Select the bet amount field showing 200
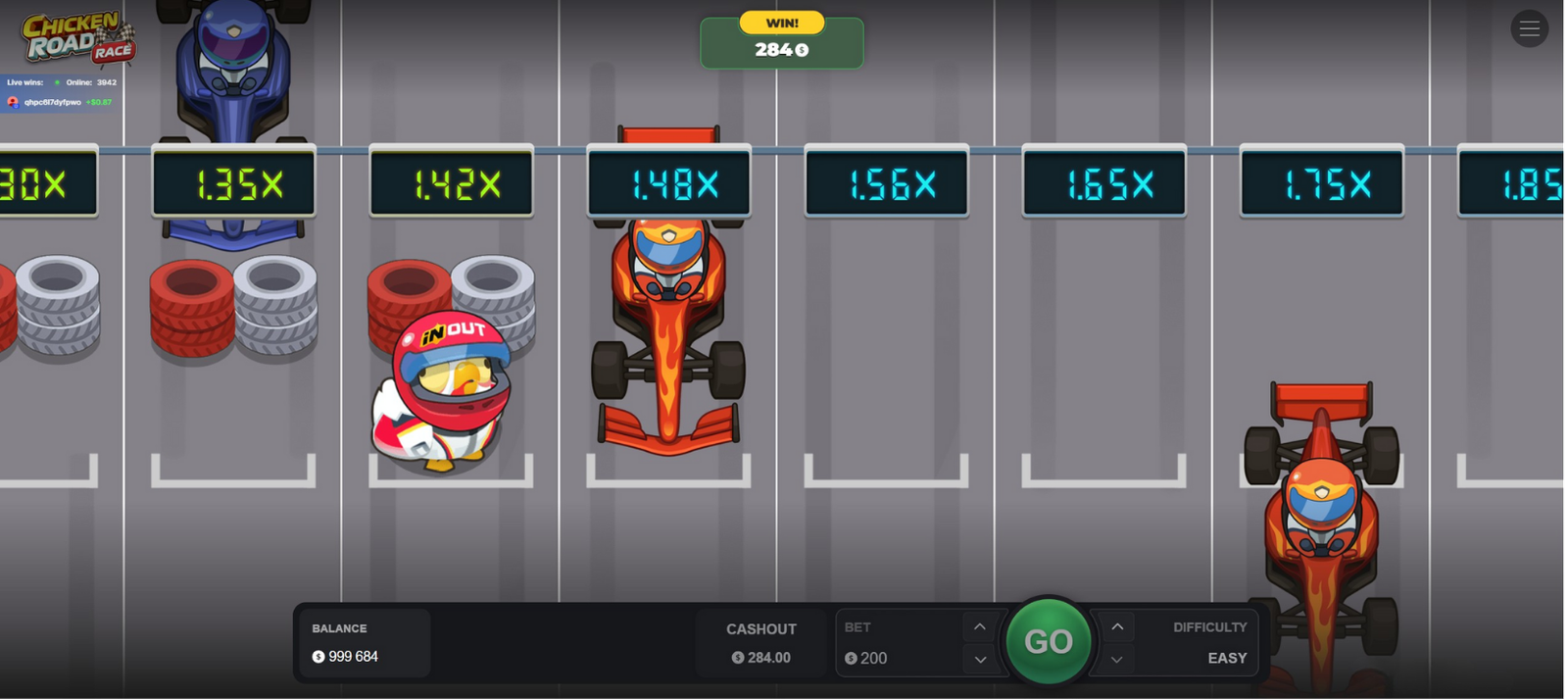The image size is (1568, 699). pos(897,658)
